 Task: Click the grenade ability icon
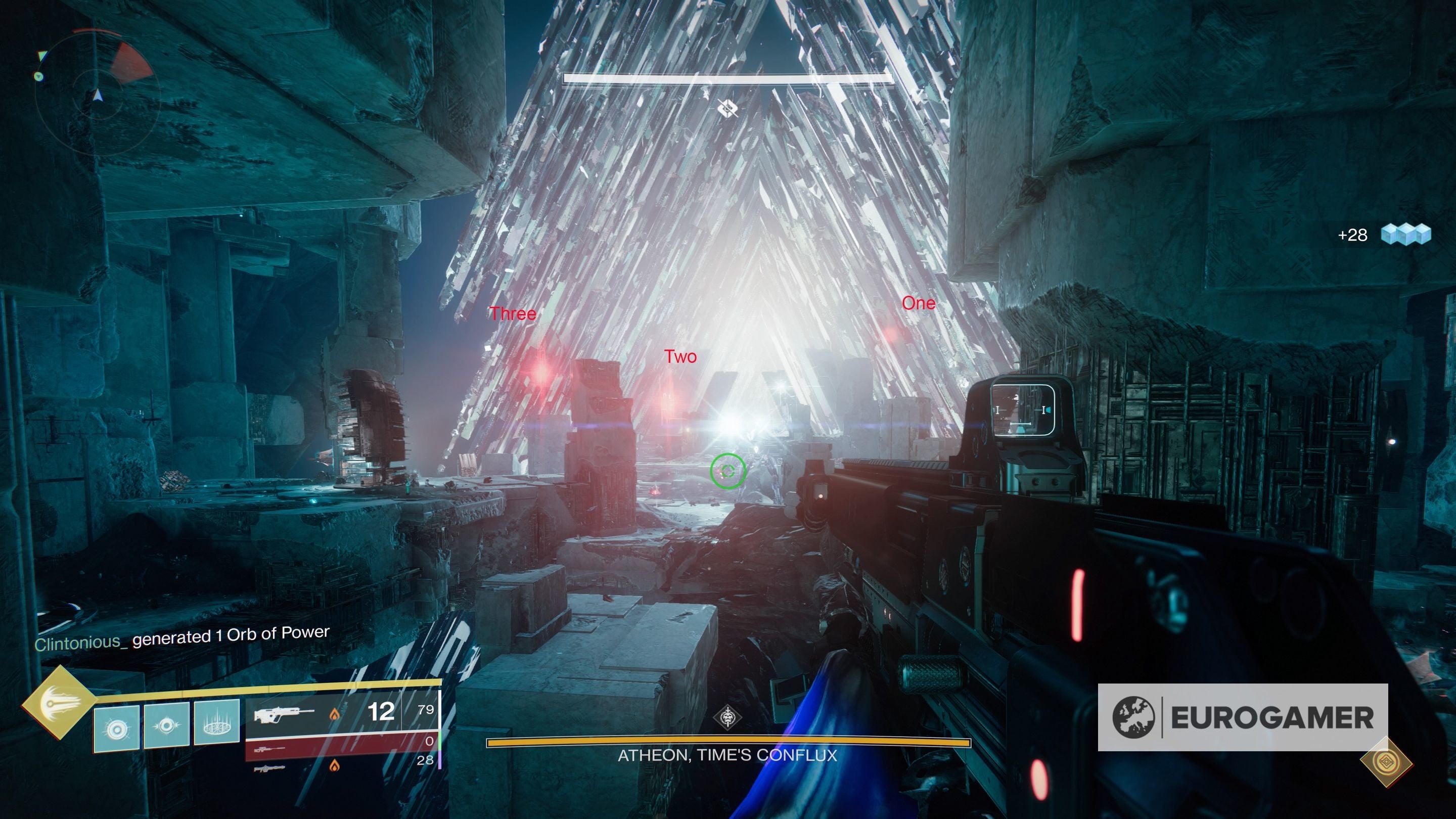tap(117, 729)
